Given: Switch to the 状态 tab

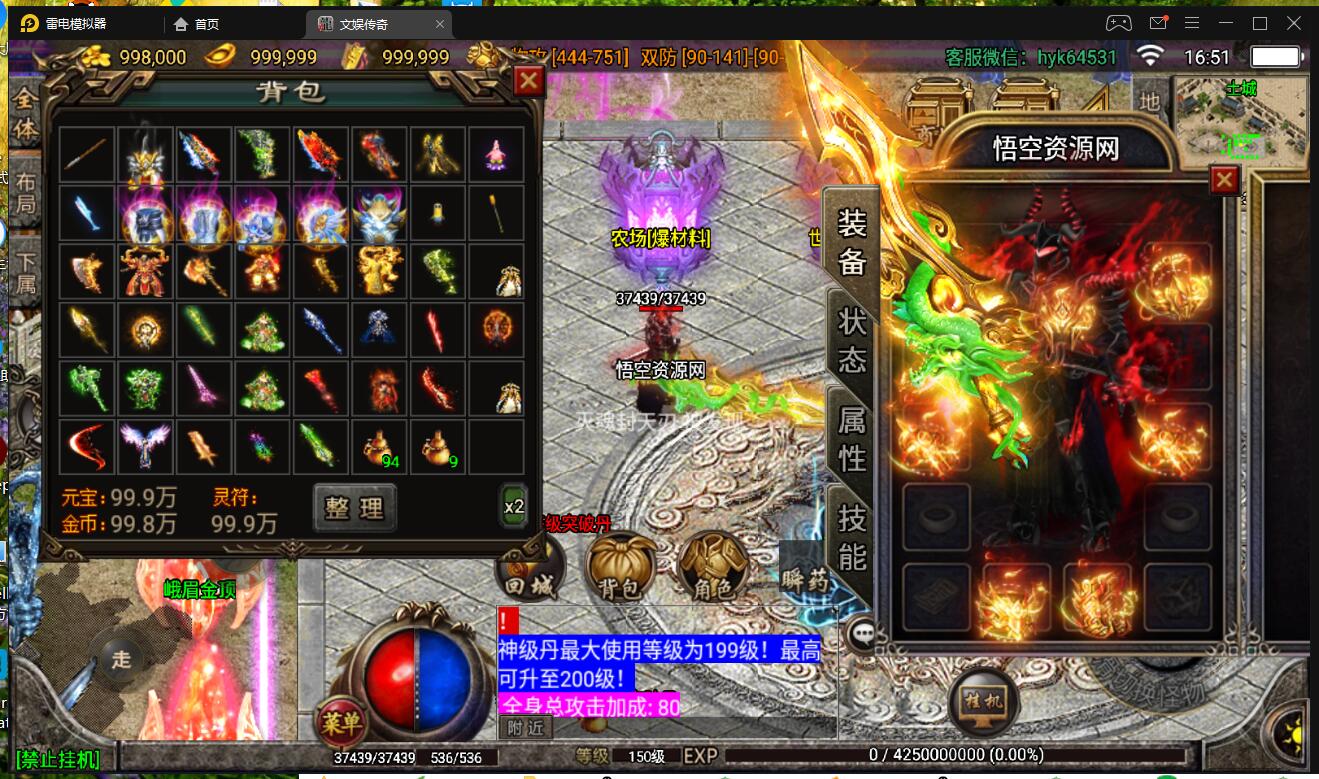Looking at the screenshot, I should pos(852,340).
